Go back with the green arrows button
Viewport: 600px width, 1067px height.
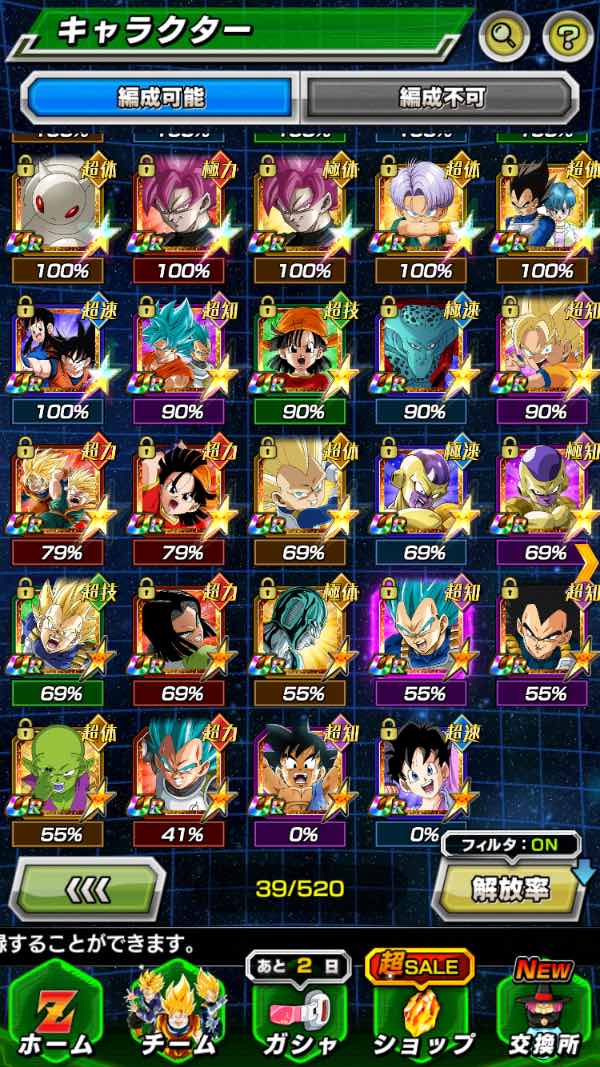point(87,887)
